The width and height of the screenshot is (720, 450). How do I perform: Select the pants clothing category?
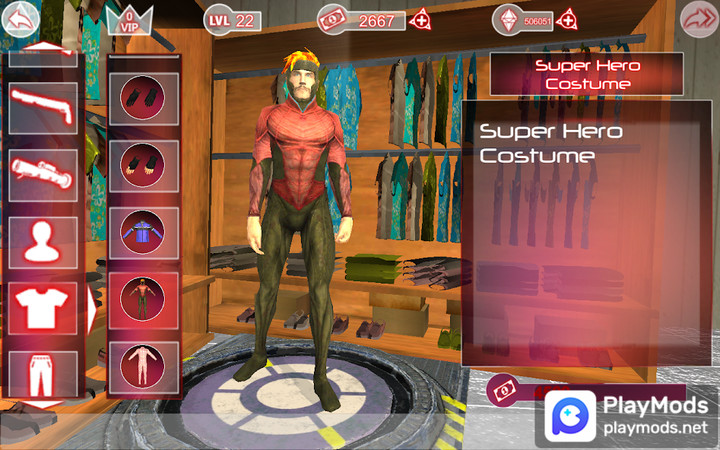pyautogui.click(x=43, y=375)
